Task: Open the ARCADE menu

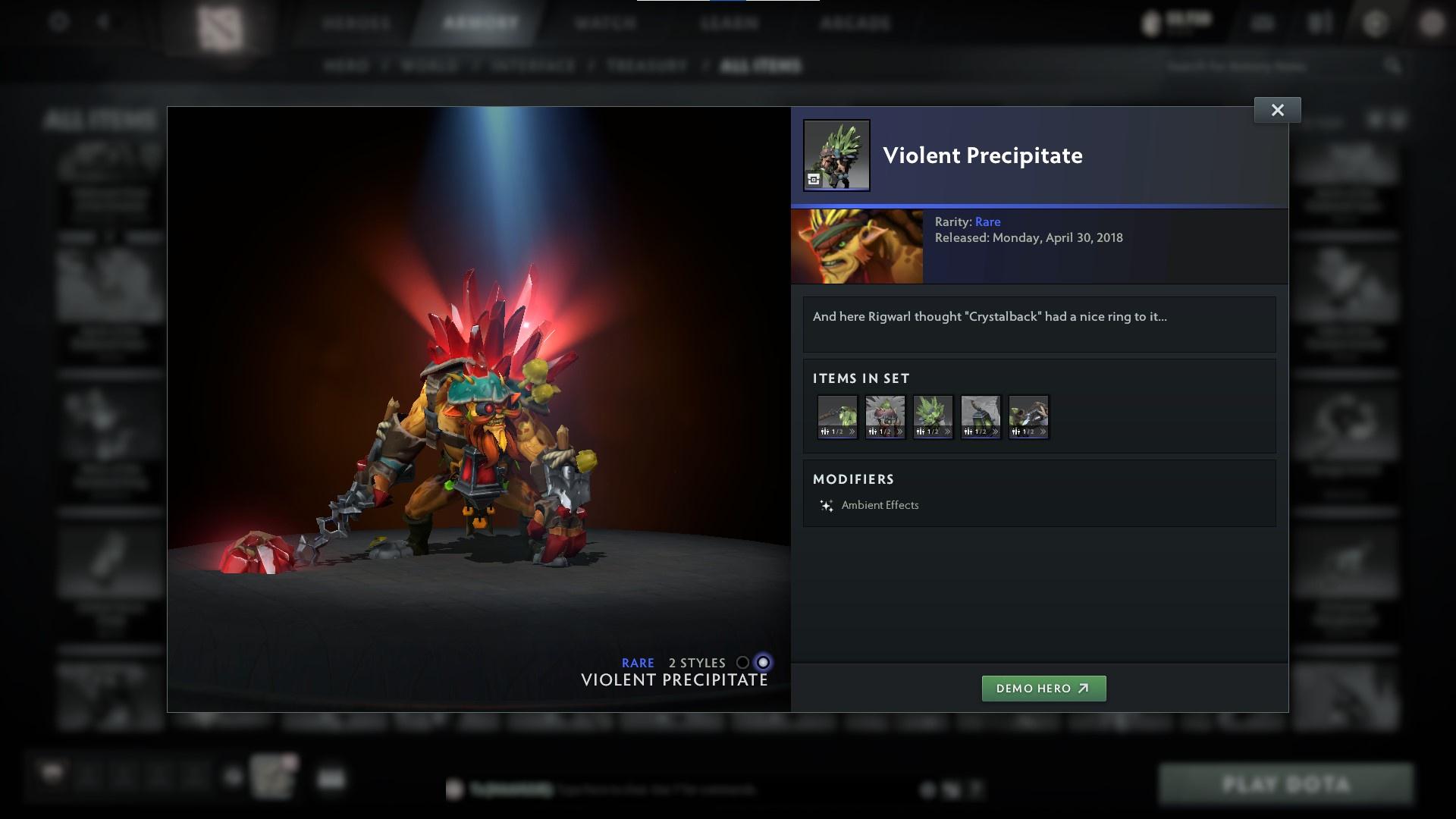Action: pyautogui.click(x=857, y=23)
